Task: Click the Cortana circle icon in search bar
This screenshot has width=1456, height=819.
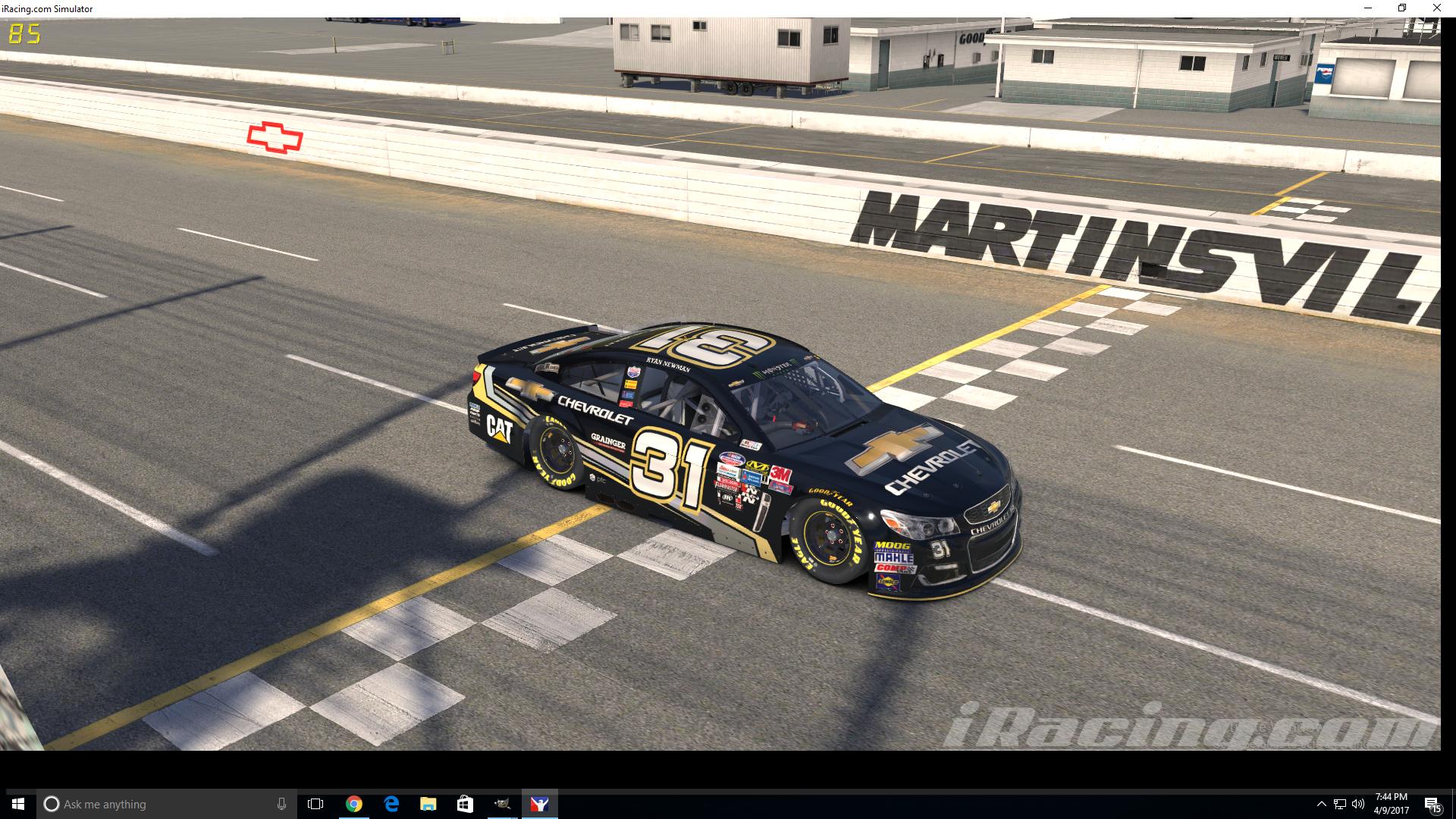Action: pos(52,804)
